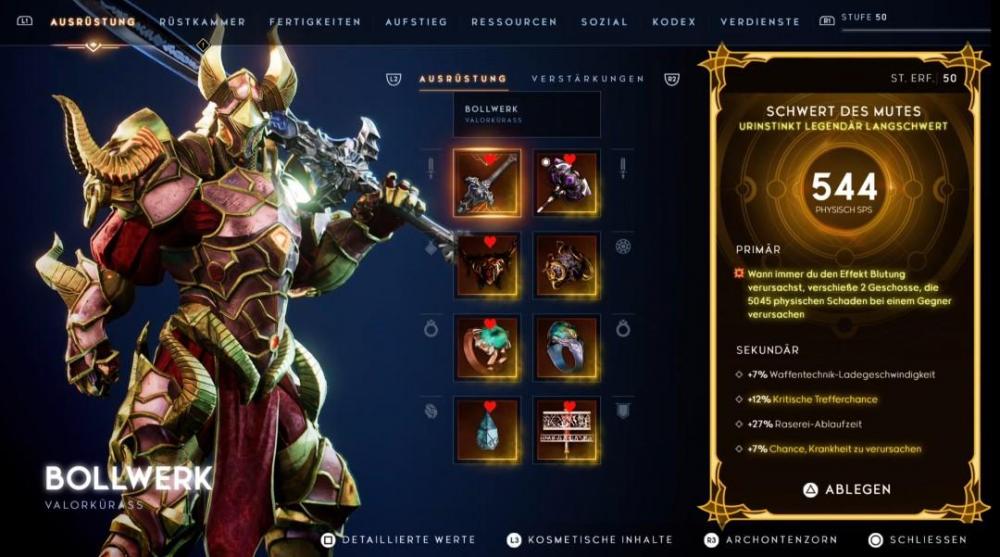Choose the horned helmet equipment slot
This screenshot has width=1000, height=557.
487,266
